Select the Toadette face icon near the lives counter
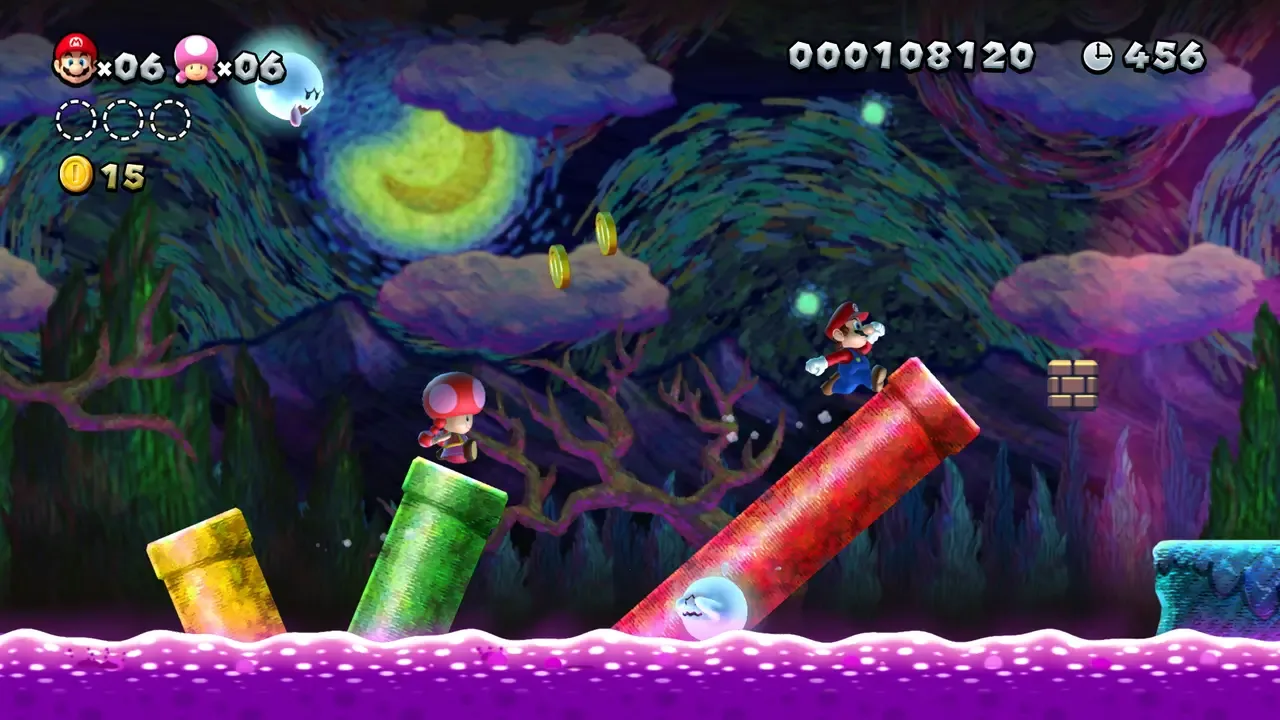The width and height of the screenshot is (1280, 720). 197,60
